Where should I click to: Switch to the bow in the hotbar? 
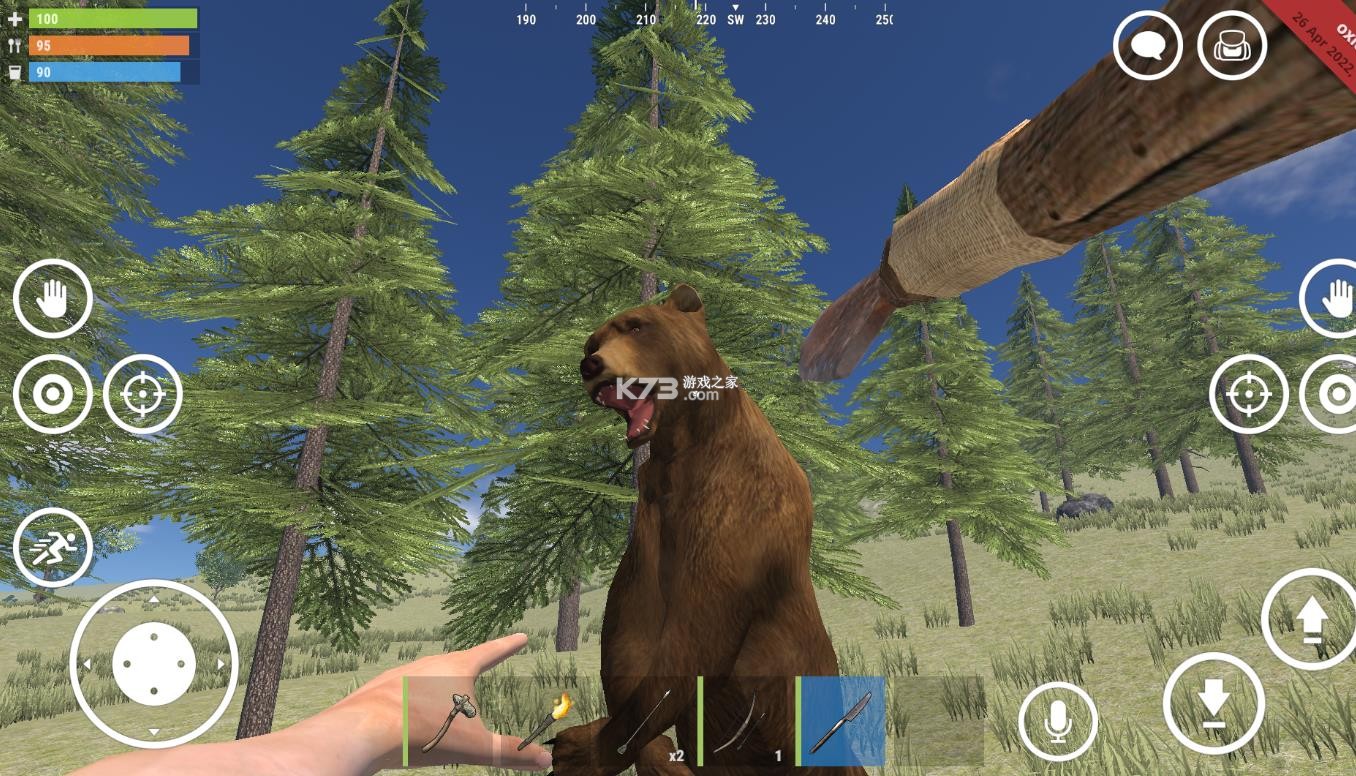coord(743,721)
